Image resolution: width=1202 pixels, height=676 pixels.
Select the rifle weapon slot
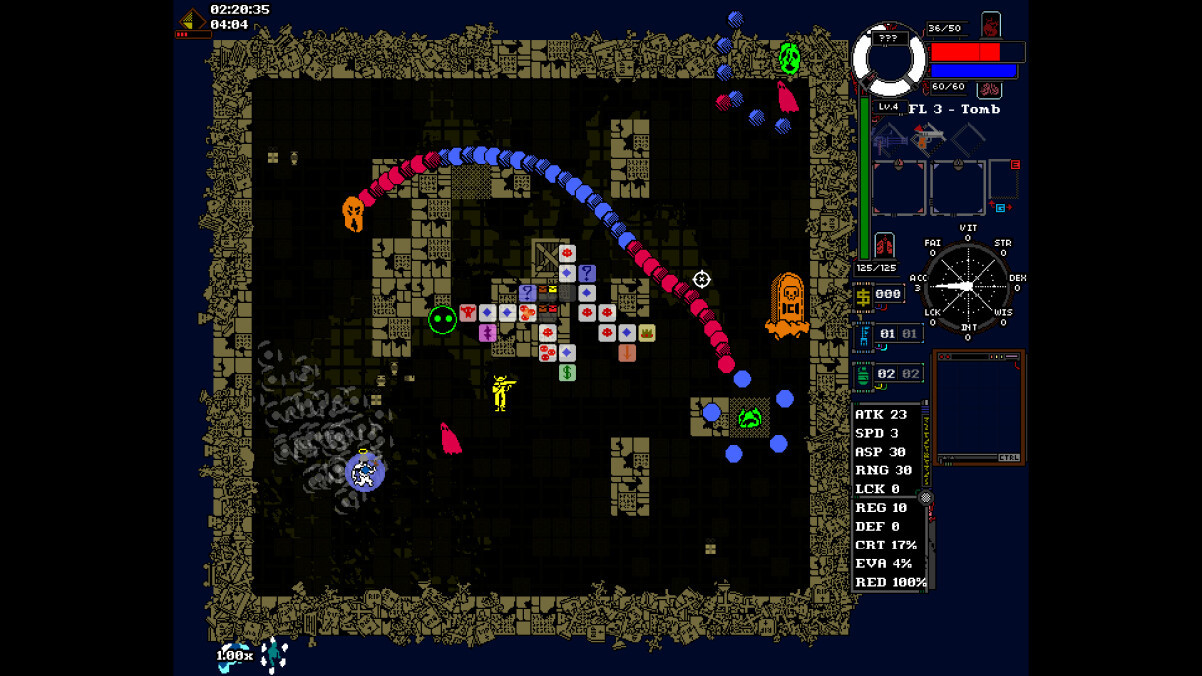(889, 140)
